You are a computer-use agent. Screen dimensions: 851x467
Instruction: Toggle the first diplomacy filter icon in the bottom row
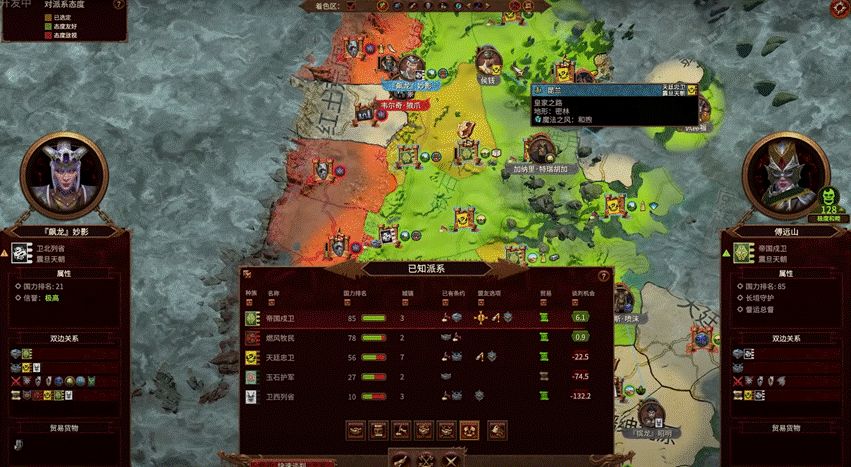[x=355, y=430]
